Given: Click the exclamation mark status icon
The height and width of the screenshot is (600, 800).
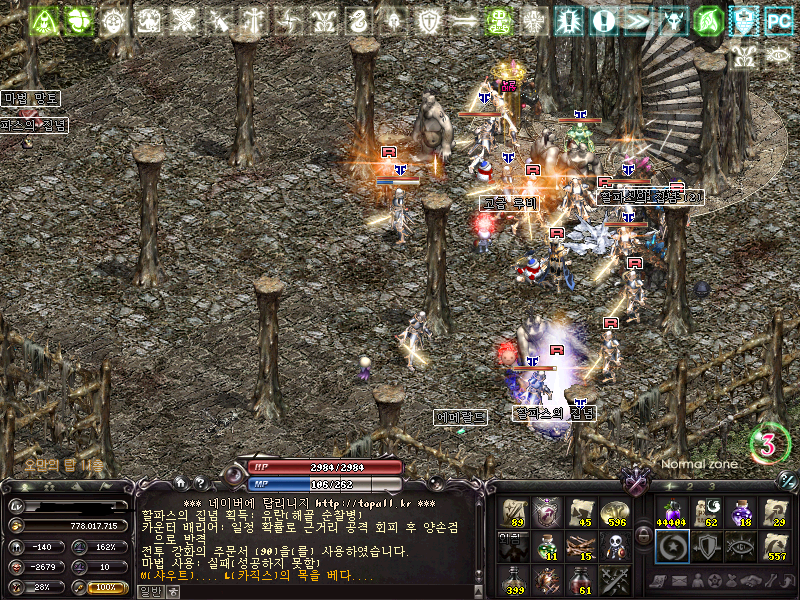Looking at the screenshot, I should pos(603,20).
